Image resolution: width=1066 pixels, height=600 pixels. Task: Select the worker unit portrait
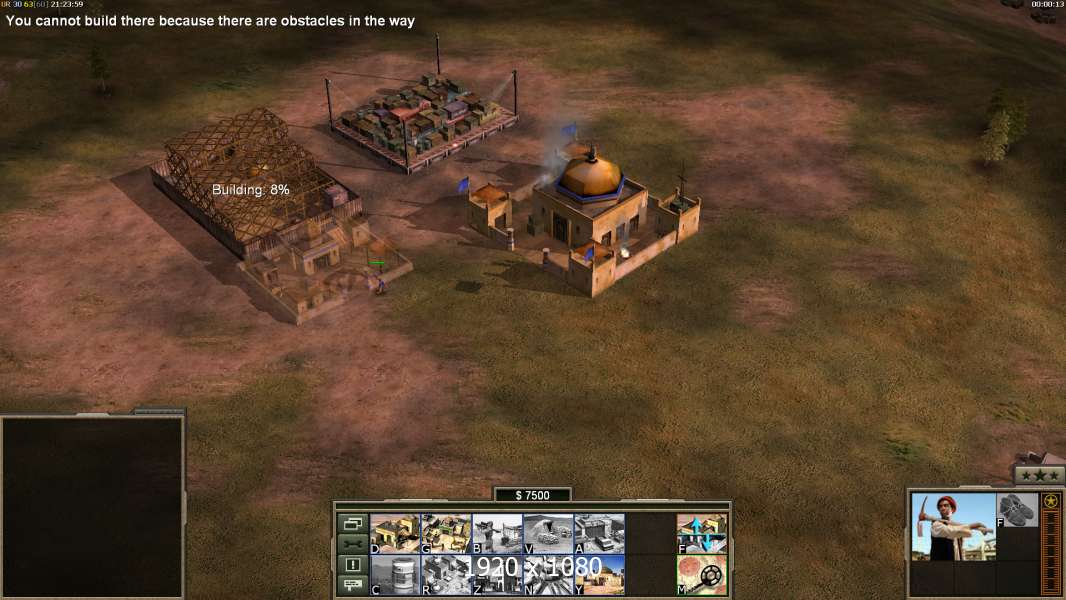tap(953, 526)
